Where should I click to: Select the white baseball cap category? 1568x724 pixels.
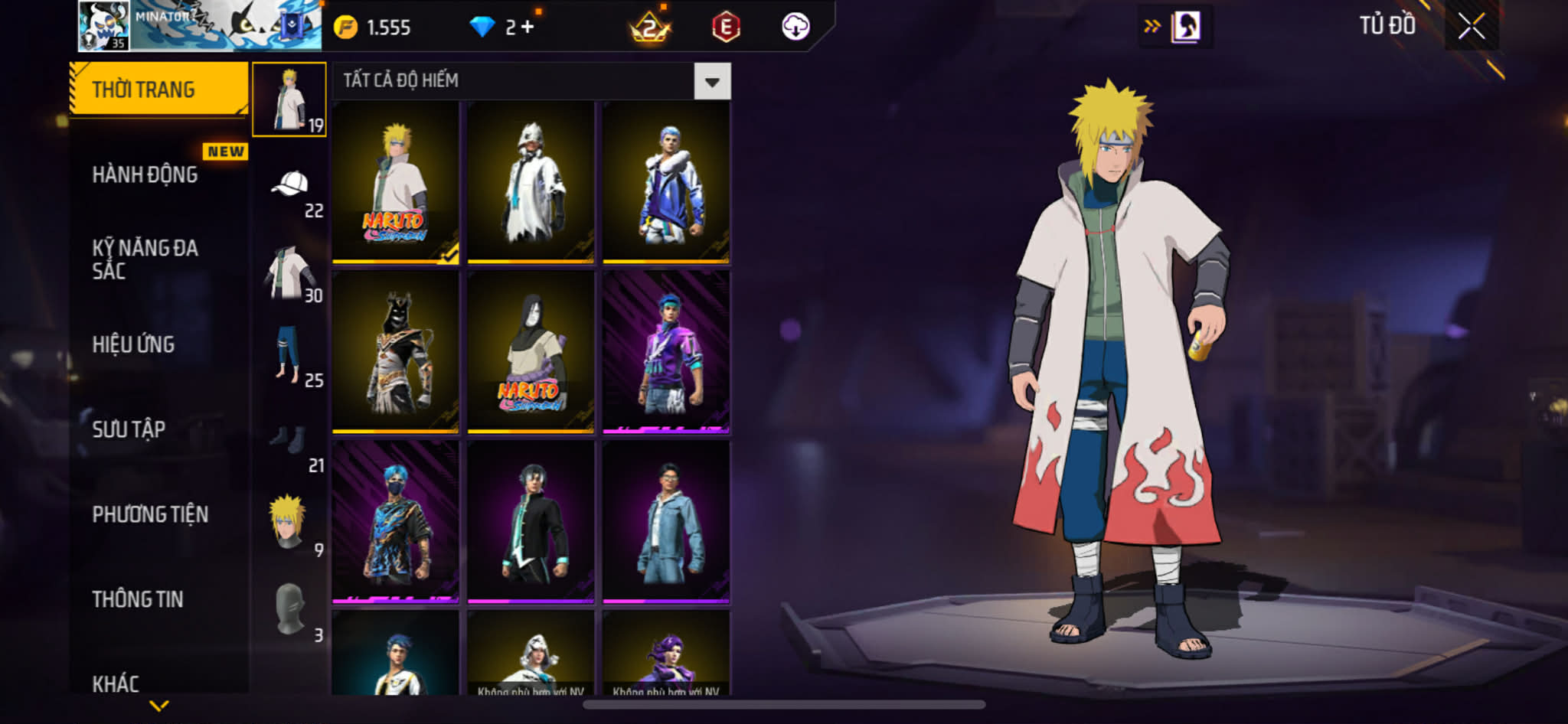click(x=290, y=185)
